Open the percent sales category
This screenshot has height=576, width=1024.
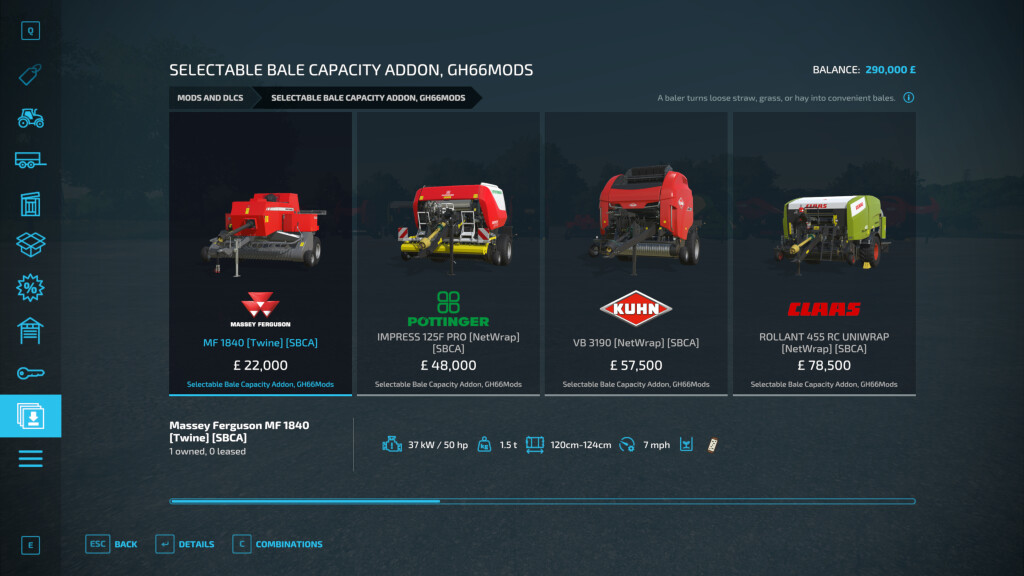(x=30, y=288)
